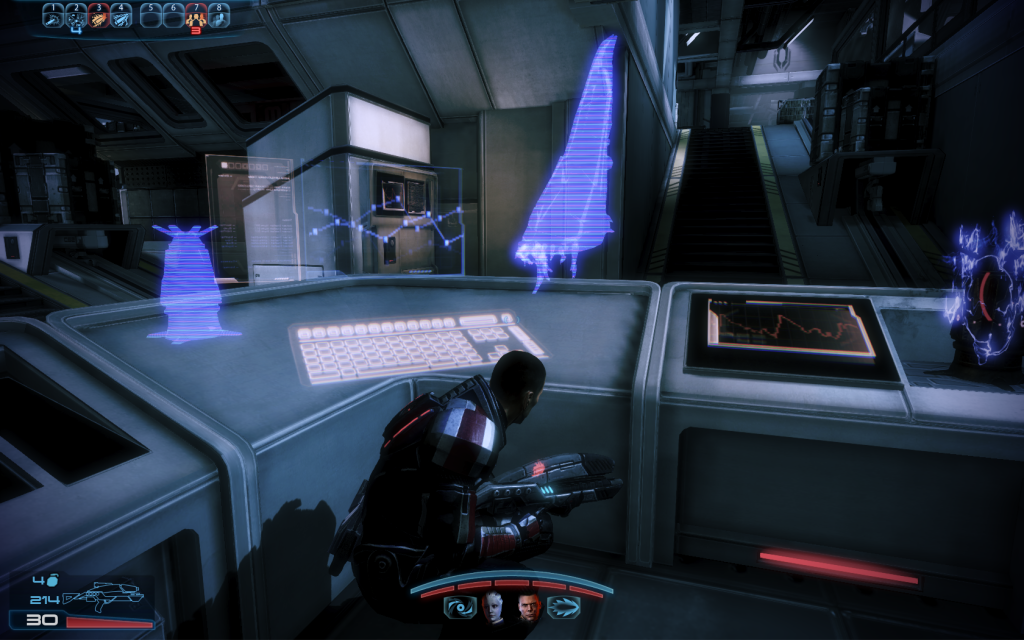Activate the power in hotbar slot 1
1024x640 pixels.
[x=54, y=16]
